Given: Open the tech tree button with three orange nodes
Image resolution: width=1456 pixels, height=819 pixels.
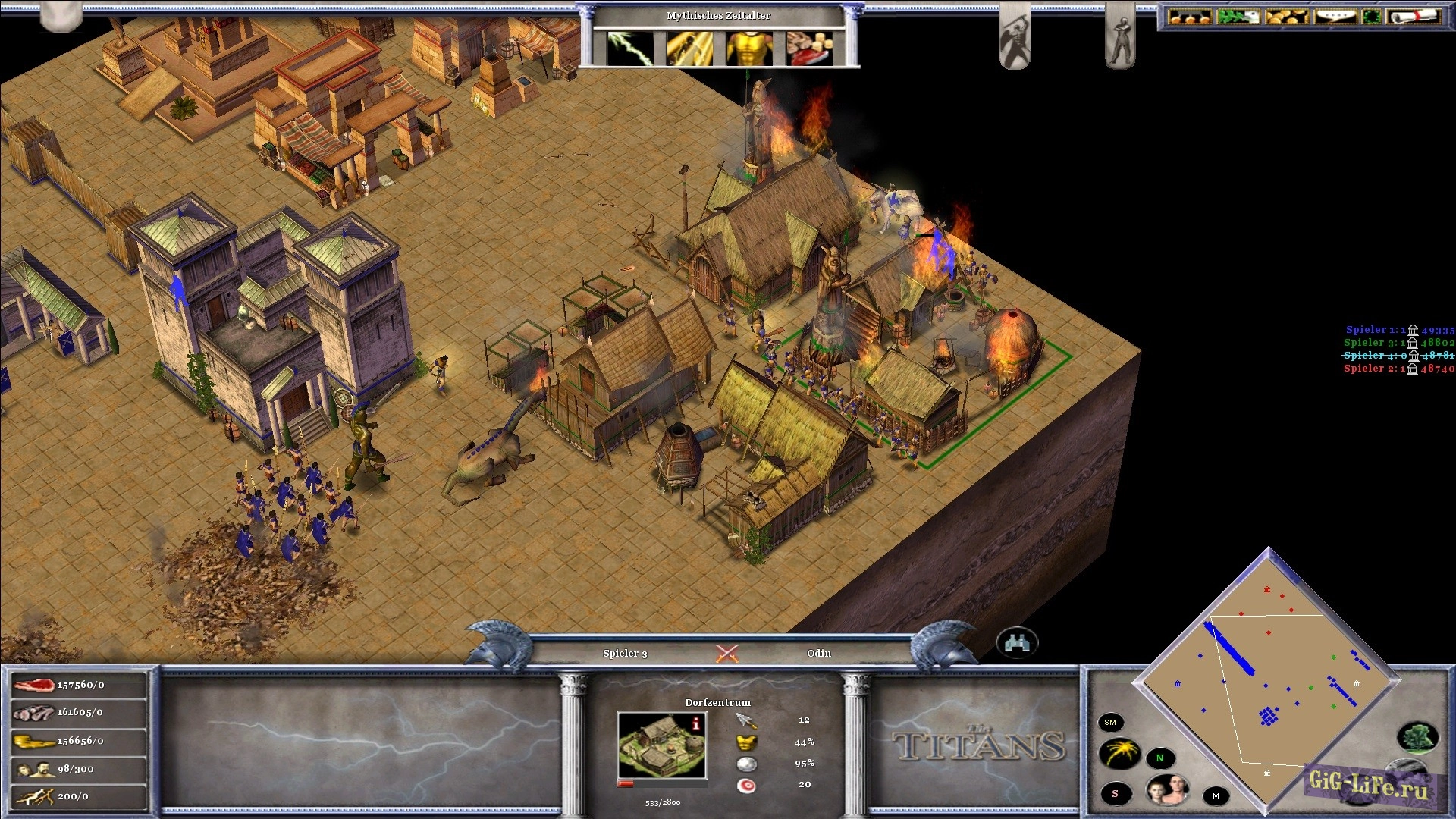Looking at the screenshot, I should click(1190, 17).
